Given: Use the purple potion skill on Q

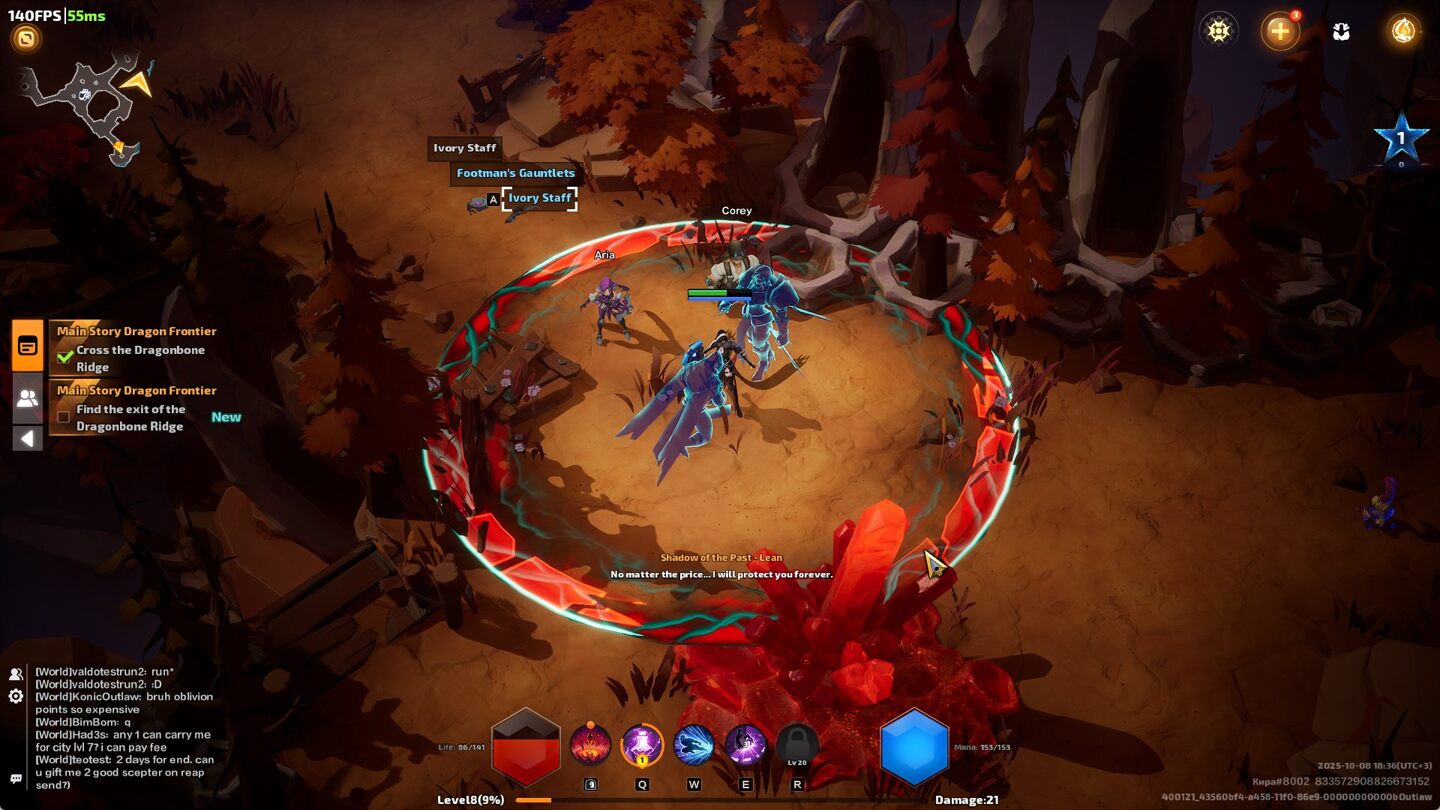Looking at the screenshot, I should tap(642, 745).
